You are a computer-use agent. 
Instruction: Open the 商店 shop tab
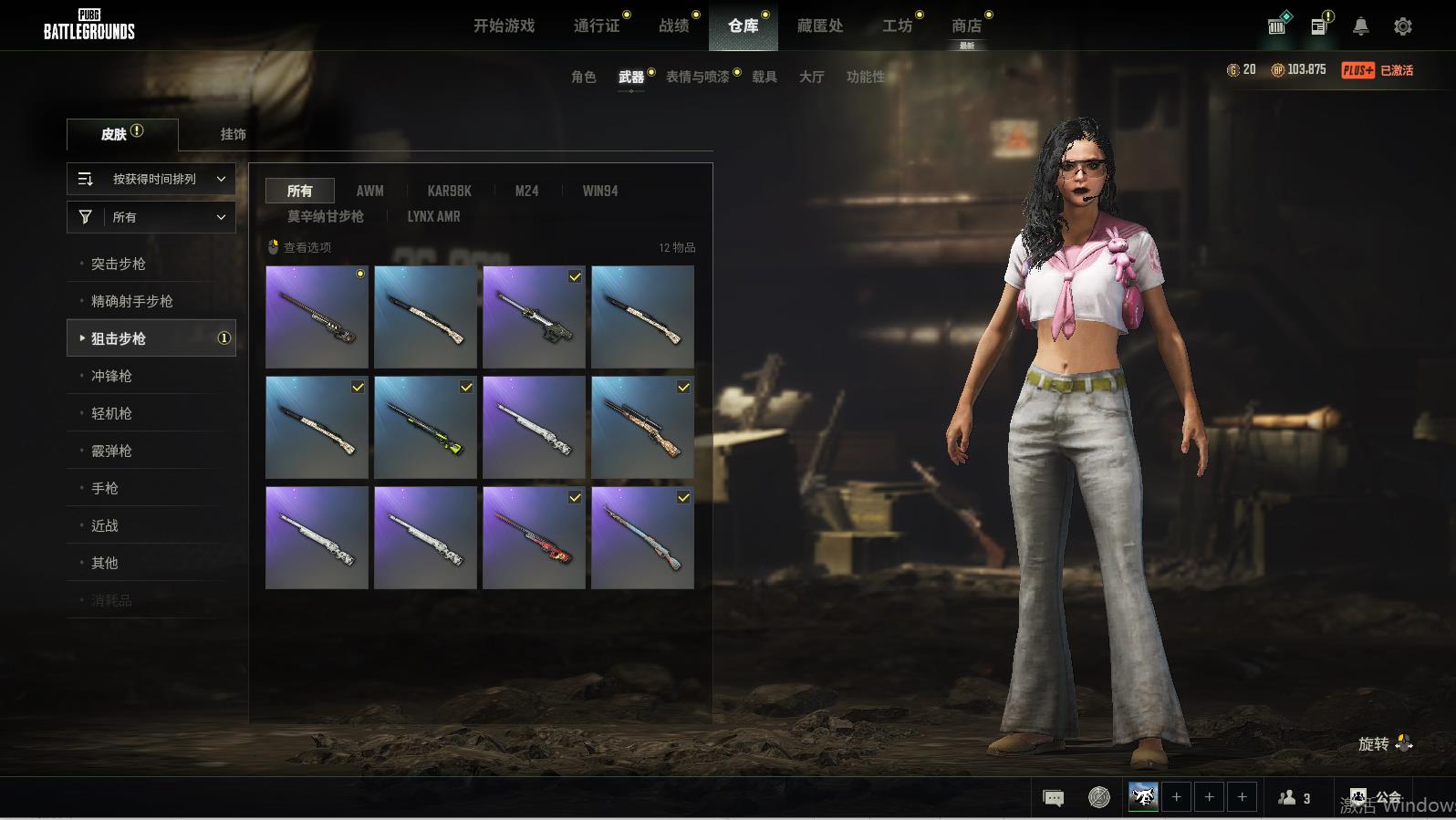click(966, 26)
